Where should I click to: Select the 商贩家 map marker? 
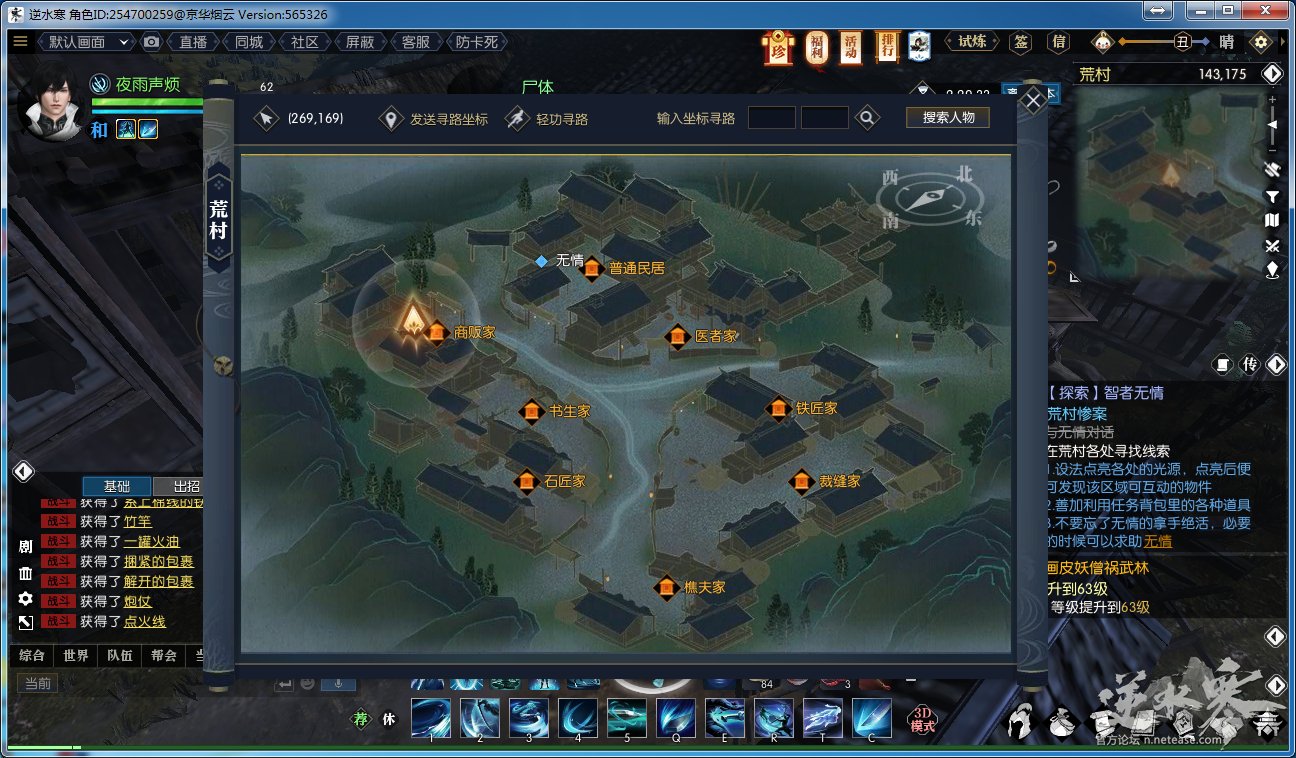coord(437,332)
